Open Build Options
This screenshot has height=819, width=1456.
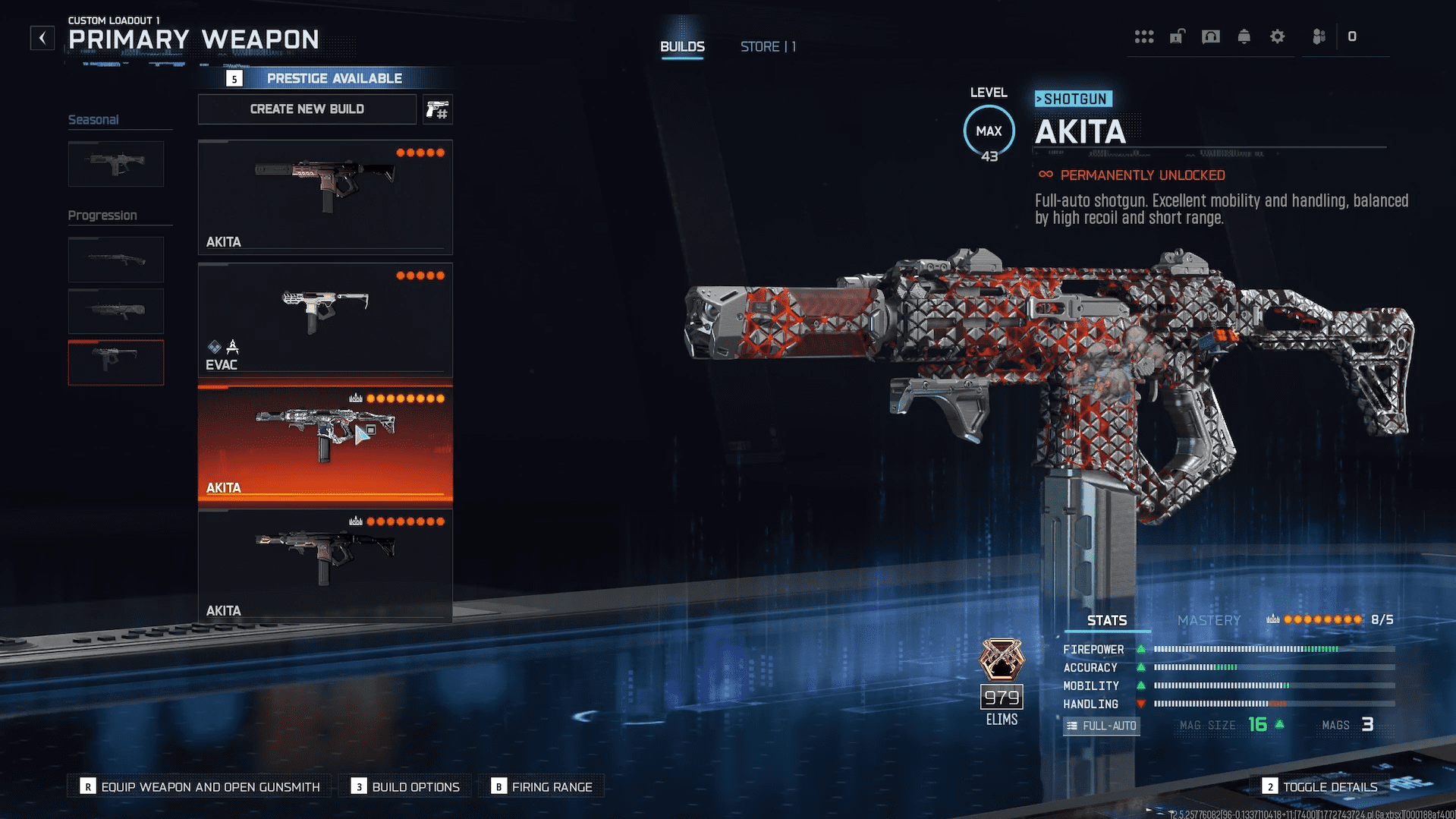point(406,786)
